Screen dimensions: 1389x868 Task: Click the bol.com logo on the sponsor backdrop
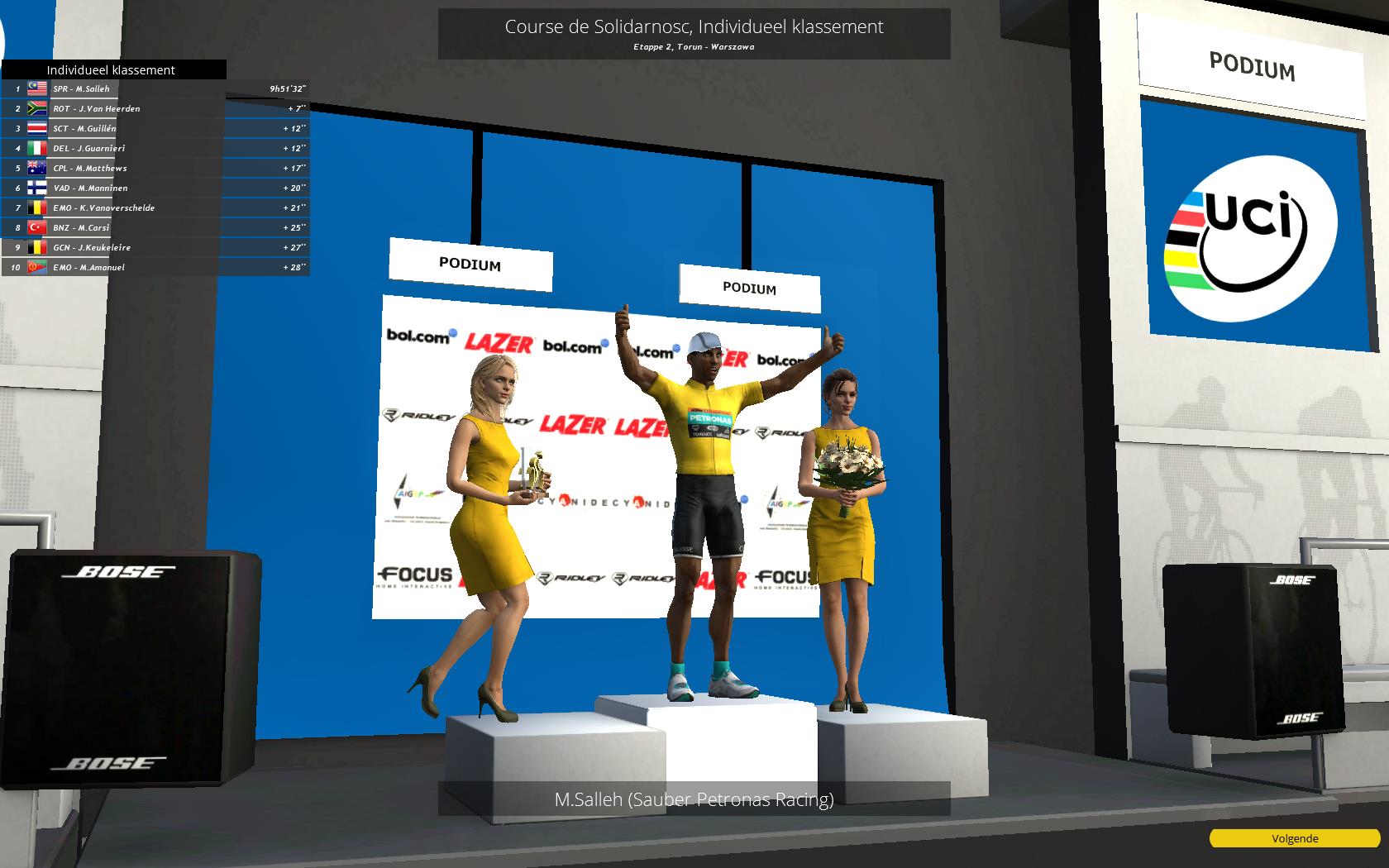(420, 336)
